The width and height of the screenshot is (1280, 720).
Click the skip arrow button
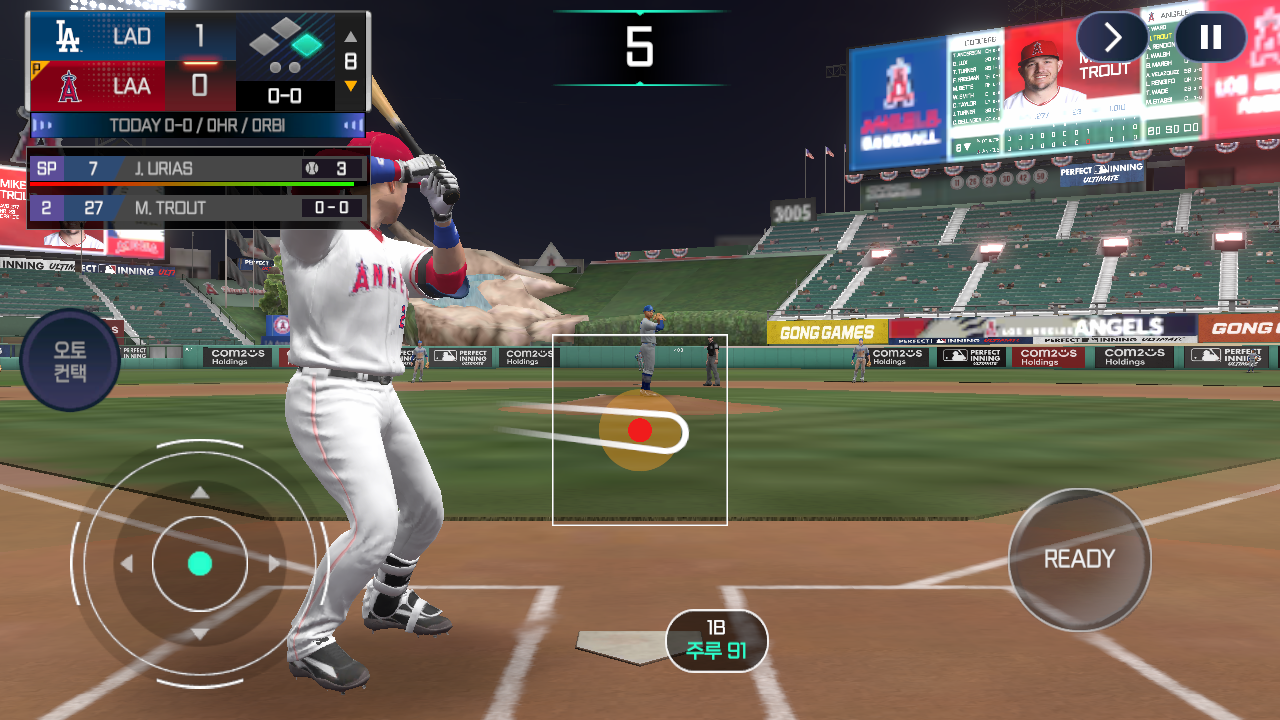tap(1112, 38)
